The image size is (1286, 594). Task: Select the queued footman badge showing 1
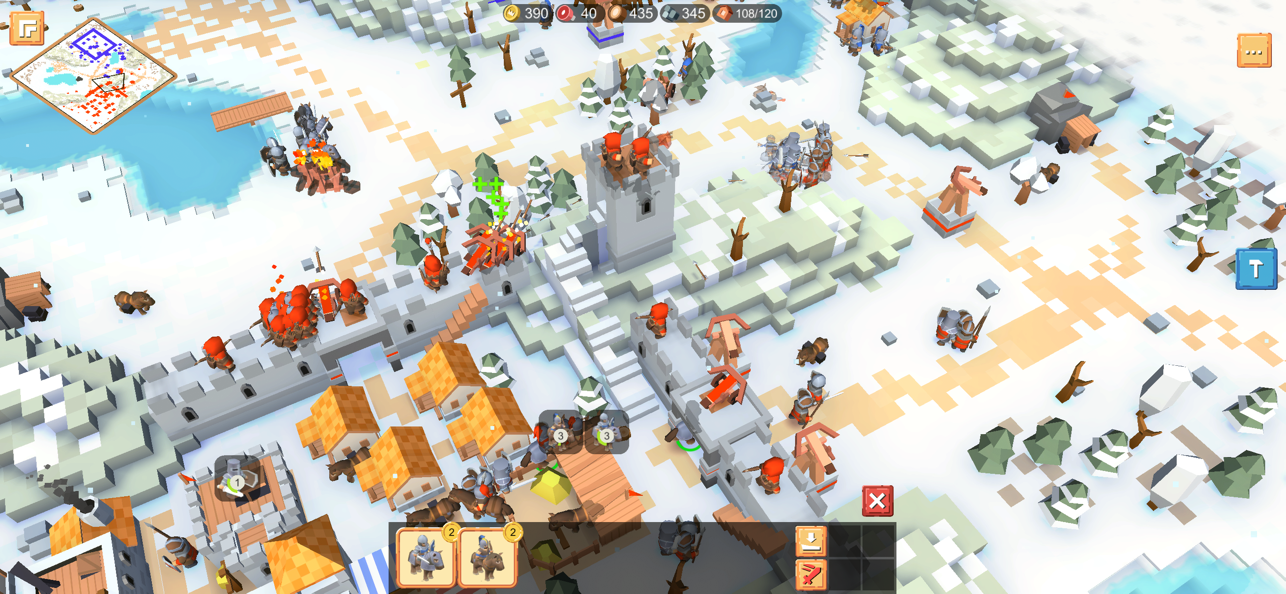236,479
